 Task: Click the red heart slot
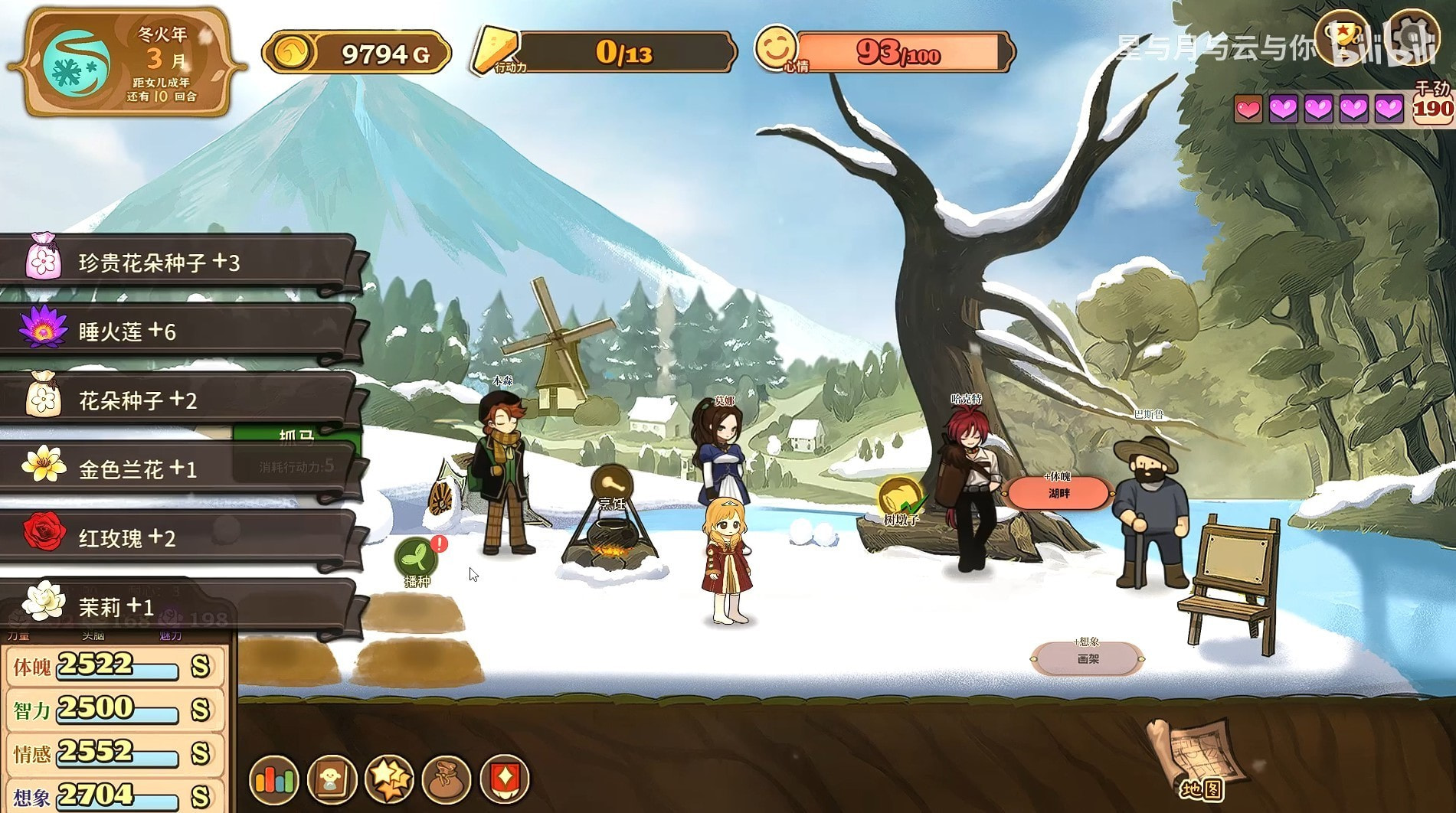pyautogui.click(x=1248, y=109)
